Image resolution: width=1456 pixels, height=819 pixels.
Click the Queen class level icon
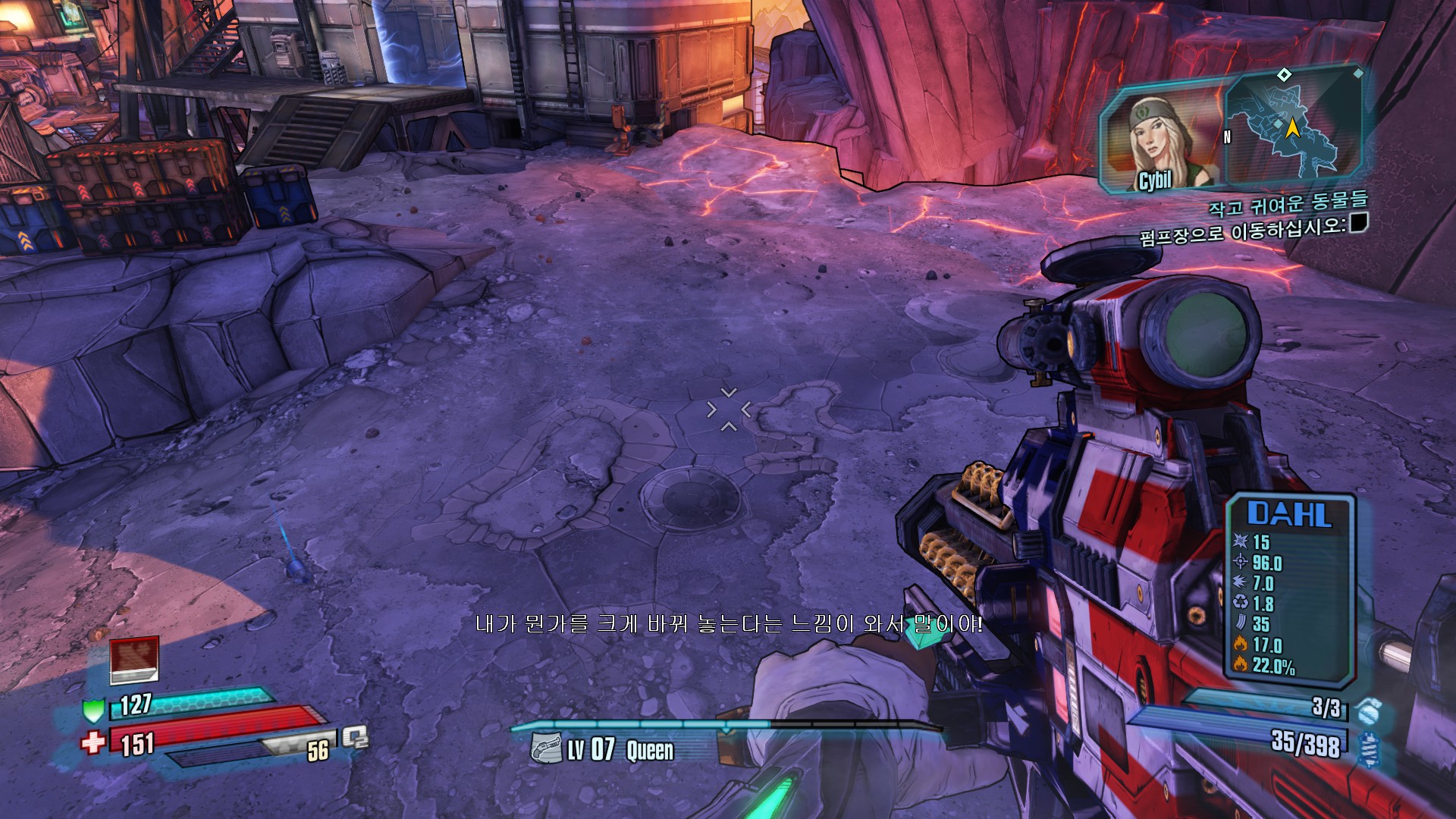(x=545, y=748)
